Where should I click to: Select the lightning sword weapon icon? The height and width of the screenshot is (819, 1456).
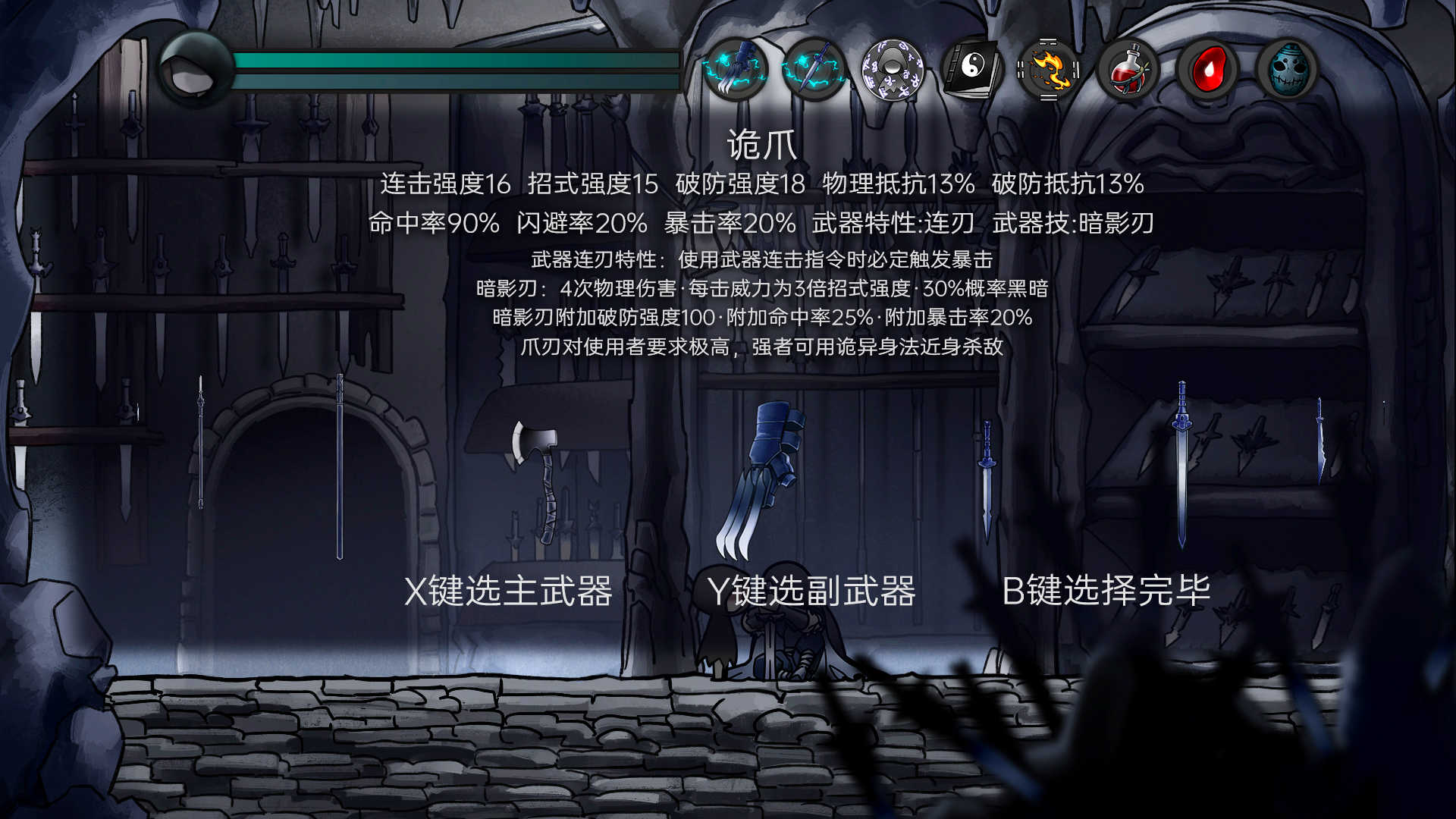coord(813,71)
